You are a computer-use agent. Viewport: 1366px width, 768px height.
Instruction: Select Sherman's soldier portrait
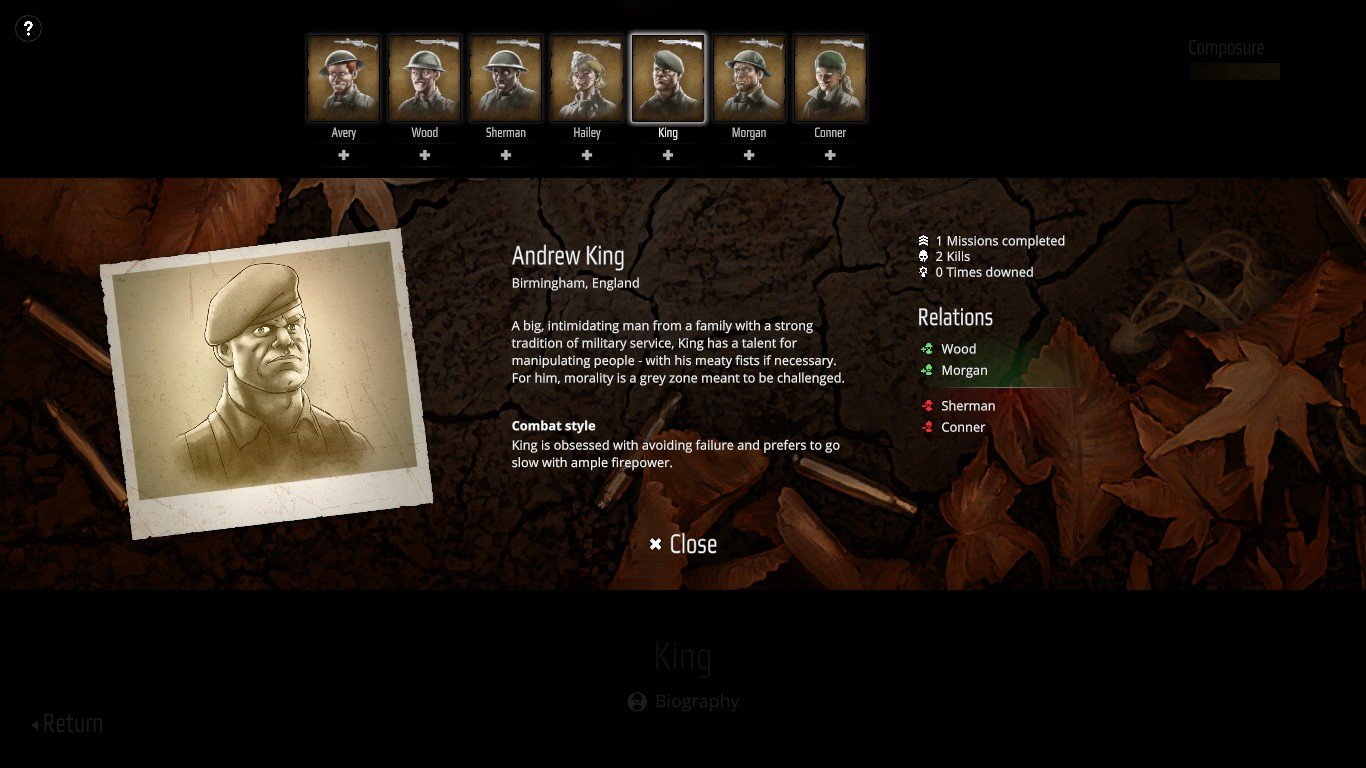click(506, 79)
